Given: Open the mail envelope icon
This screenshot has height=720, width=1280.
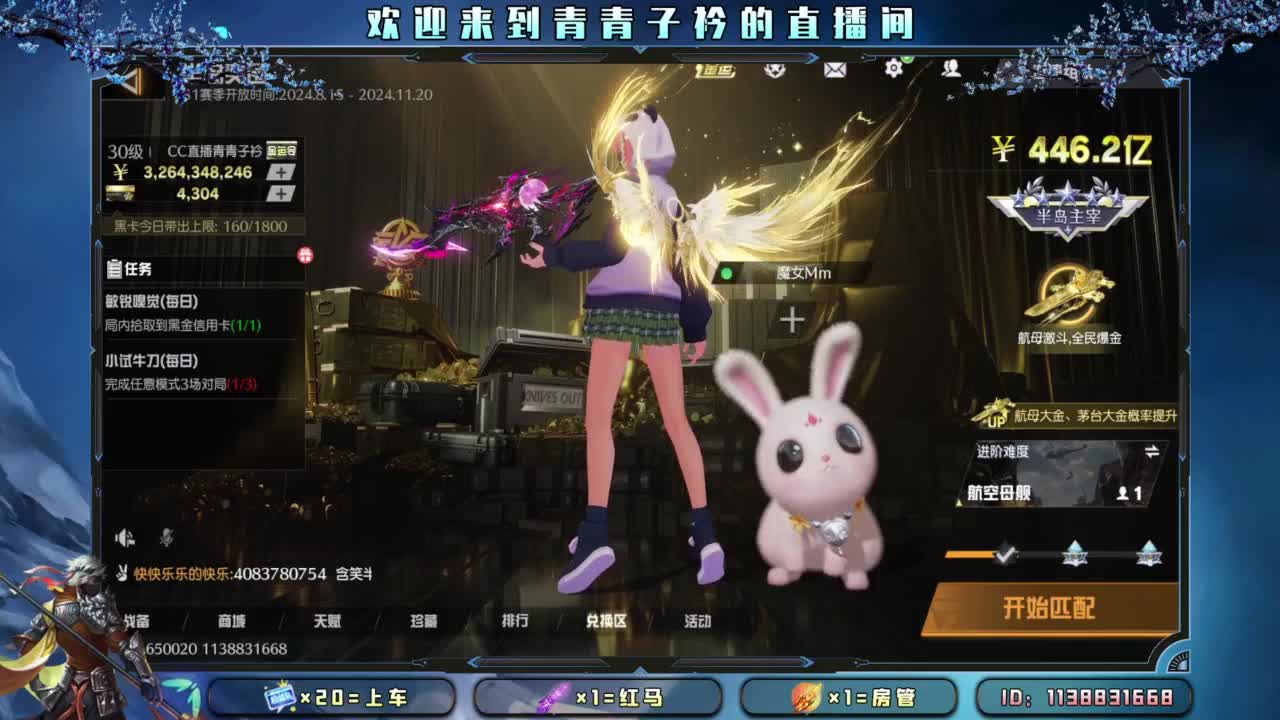Looking at the screenshot, I should click(835, 70).
